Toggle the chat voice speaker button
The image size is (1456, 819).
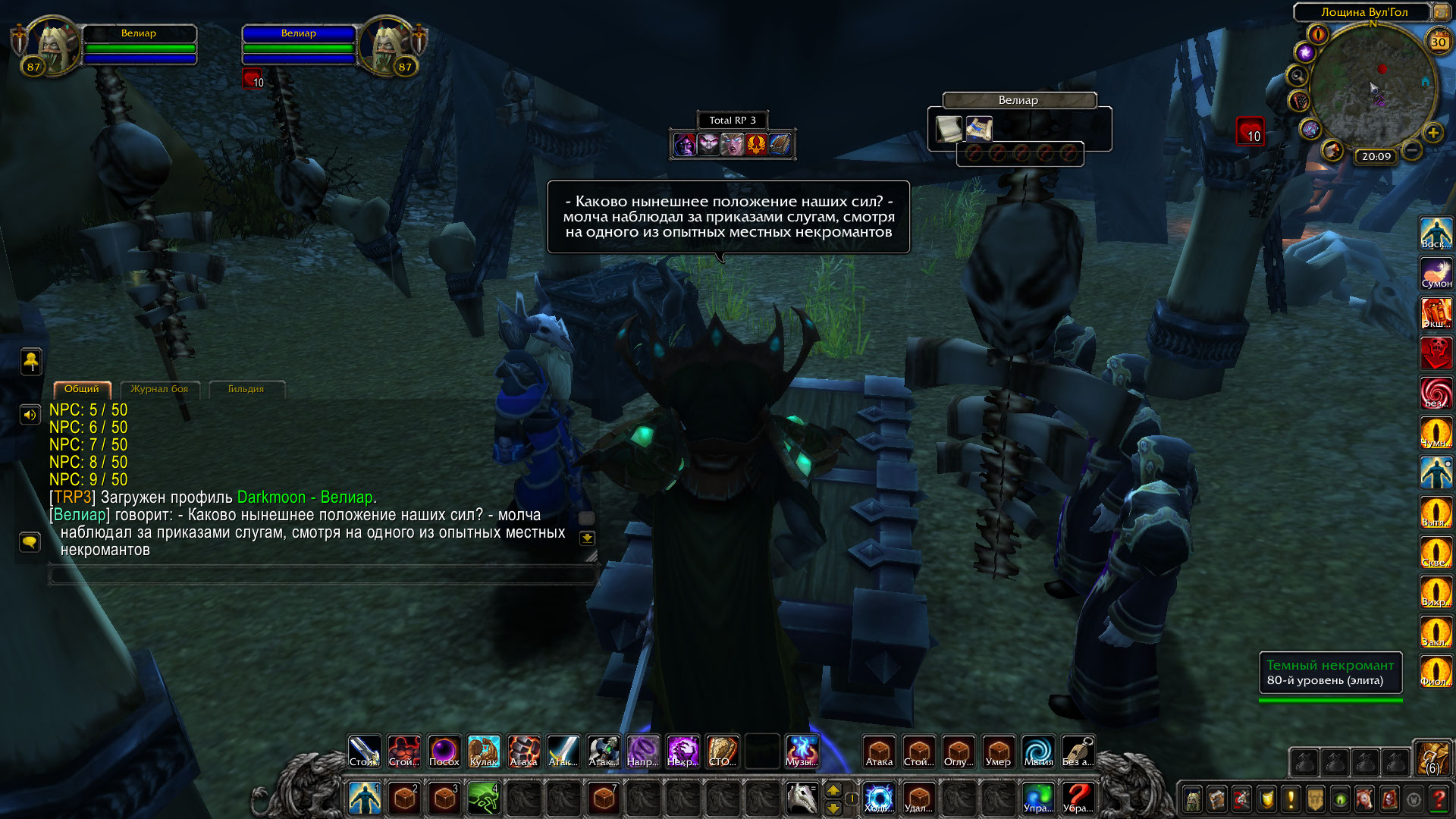tap(30, 415)
